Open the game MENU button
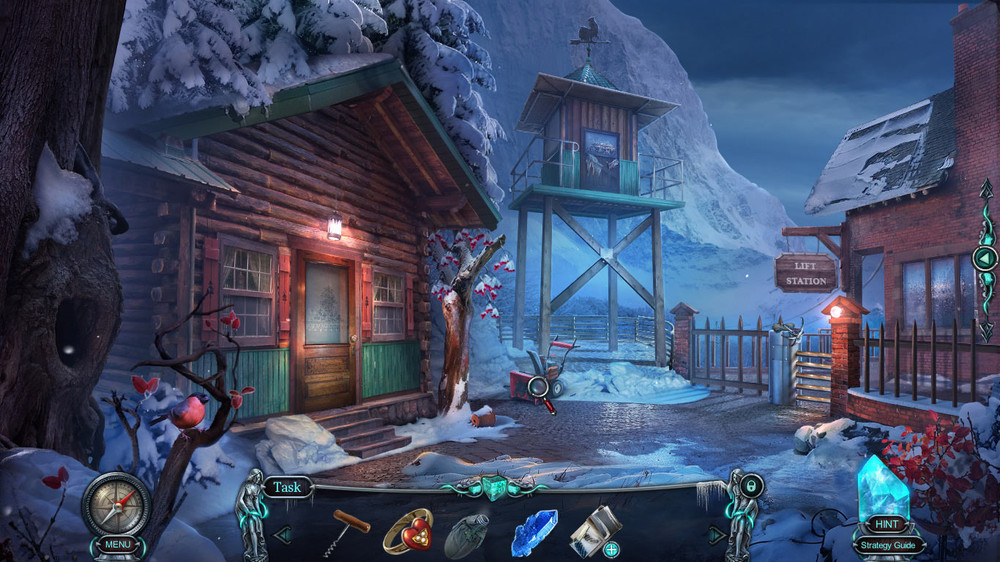 [115, 544]
